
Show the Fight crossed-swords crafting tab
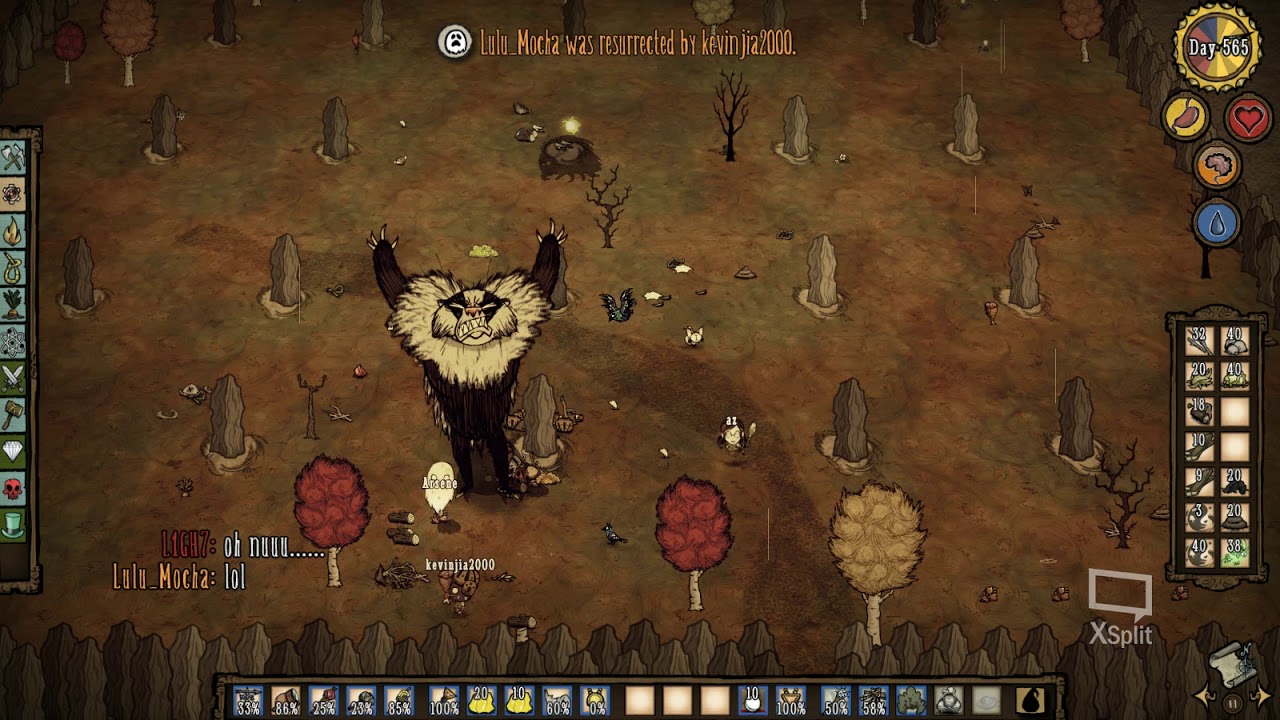tap(13, 378)
